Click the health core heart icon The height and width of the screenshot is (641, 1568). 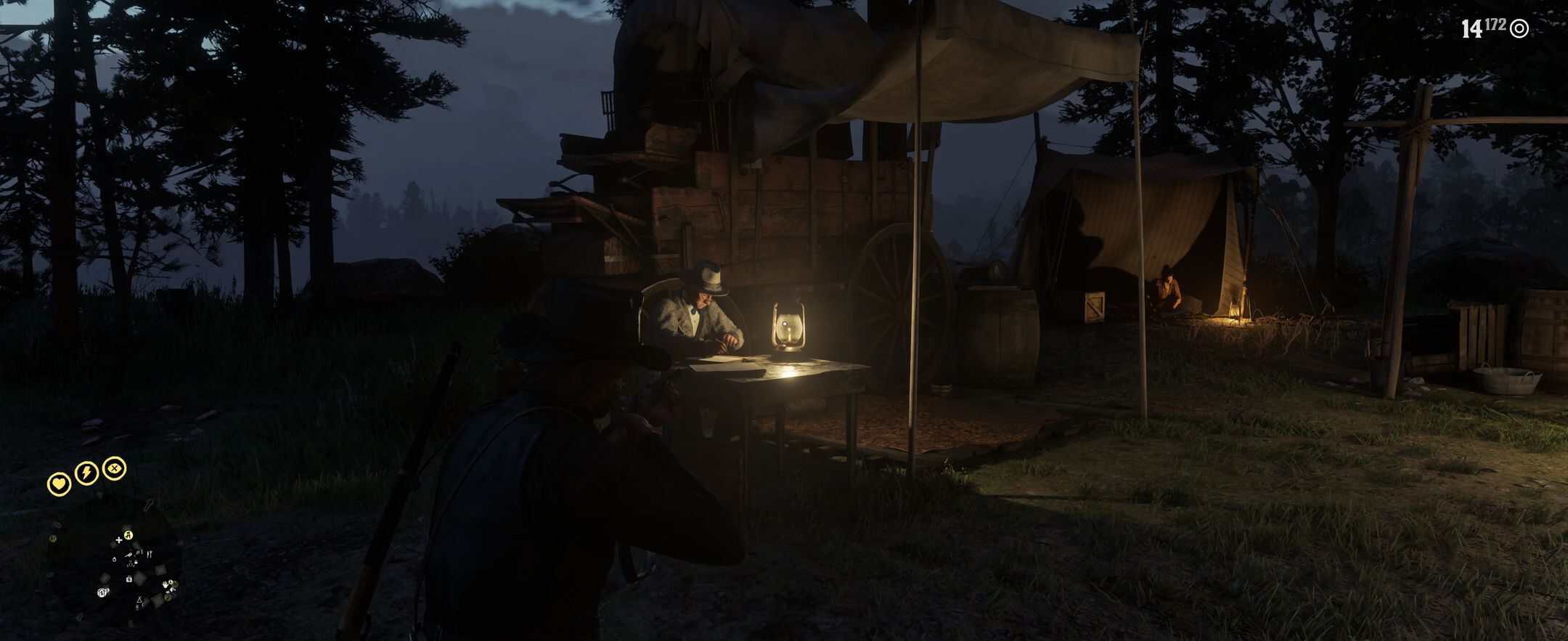click(59, 483)
